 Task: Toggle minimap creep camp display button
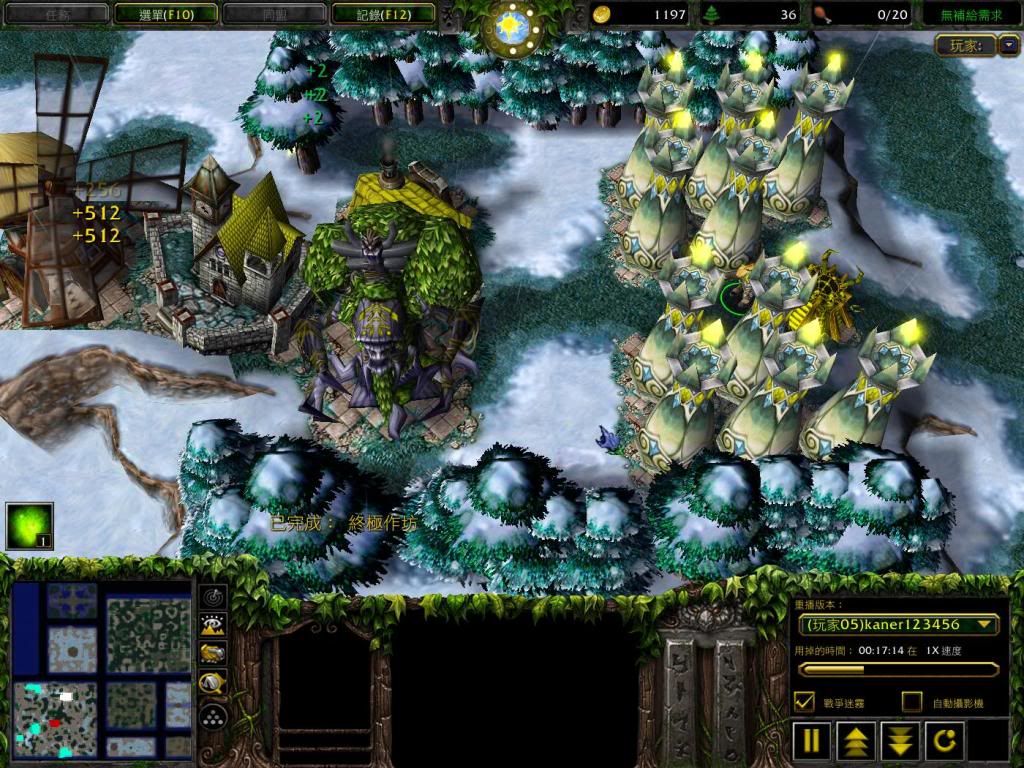pyautogui.click(x=213, y=683)
